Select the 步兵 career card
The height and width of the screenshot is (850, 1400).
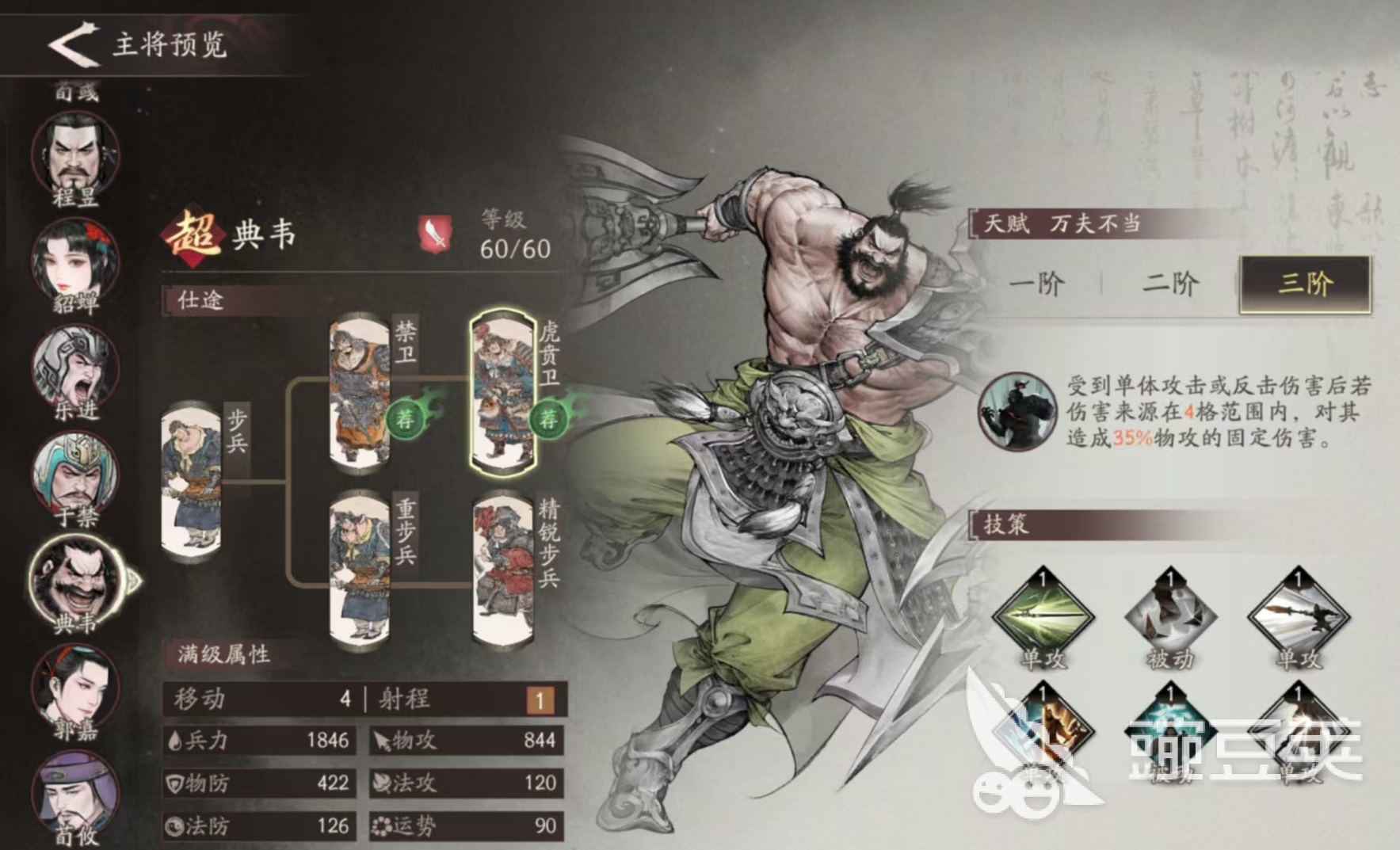(192, 480)
